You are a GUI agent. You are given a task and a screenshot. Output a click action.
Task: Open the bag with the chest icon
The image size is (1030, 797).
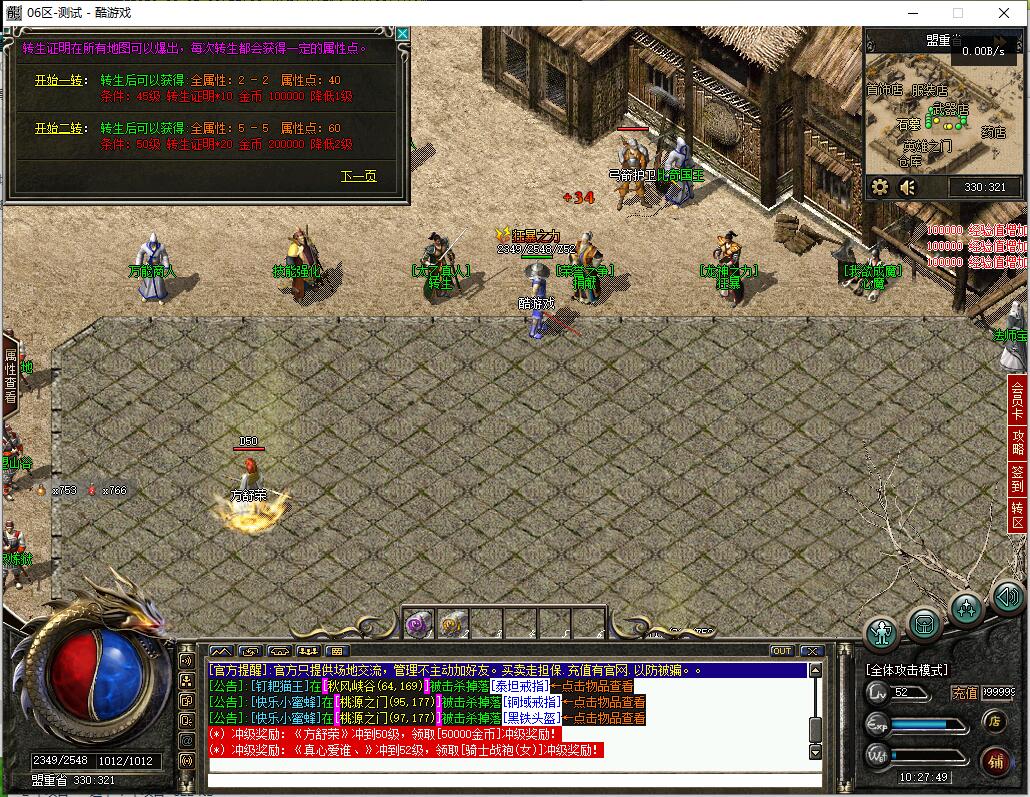pos(924,623)
